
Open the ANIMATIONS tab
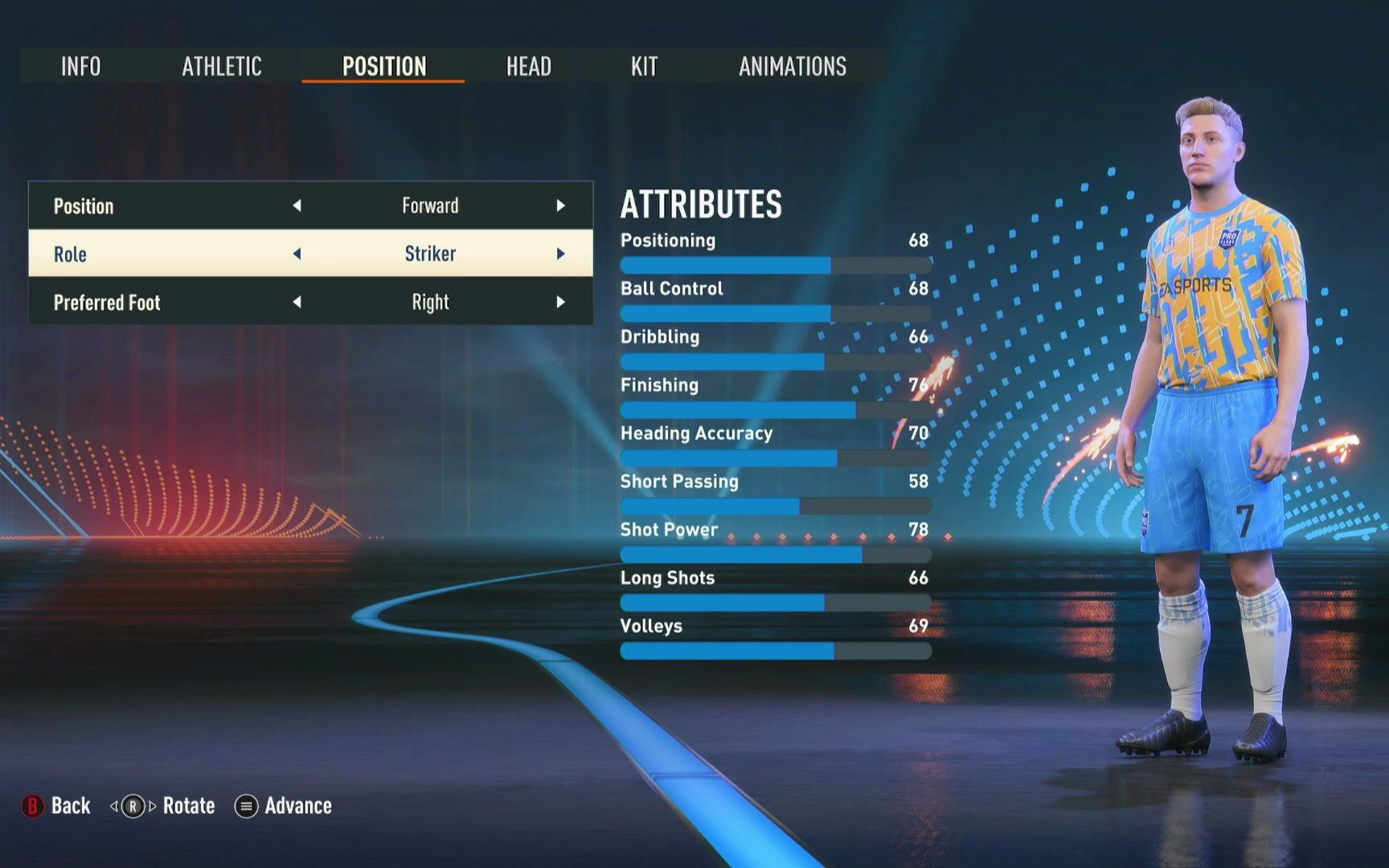(x=792, y=67)
